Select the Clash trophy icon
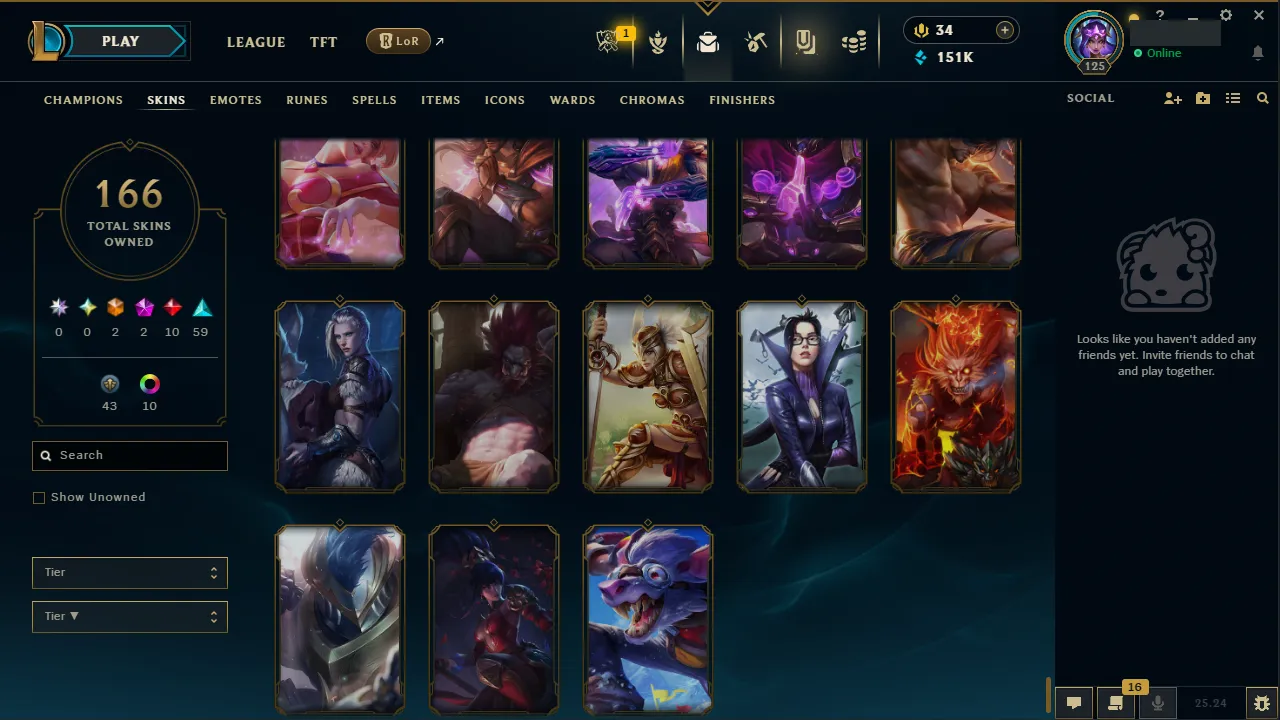This screenshot has height=720, width=1280. click(658, 41)
